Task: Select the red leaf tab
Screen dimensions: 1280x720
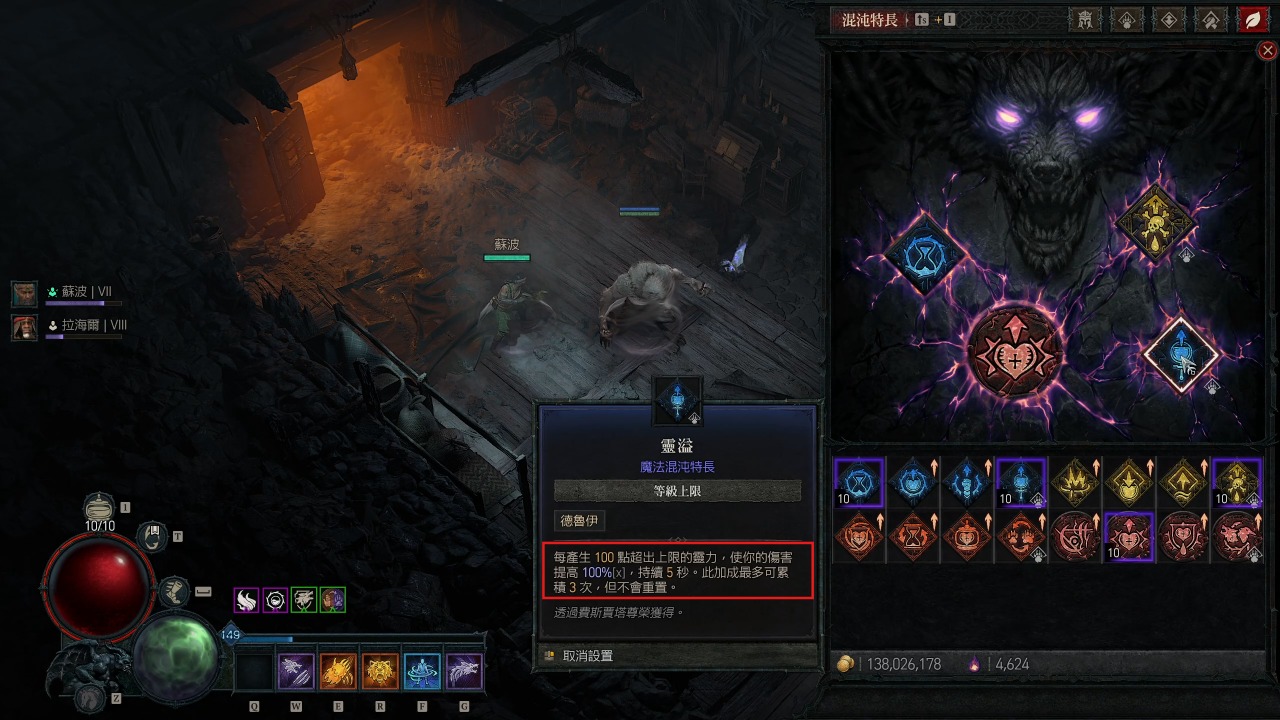Action: pyautogui.click(x=1251, y=19)
